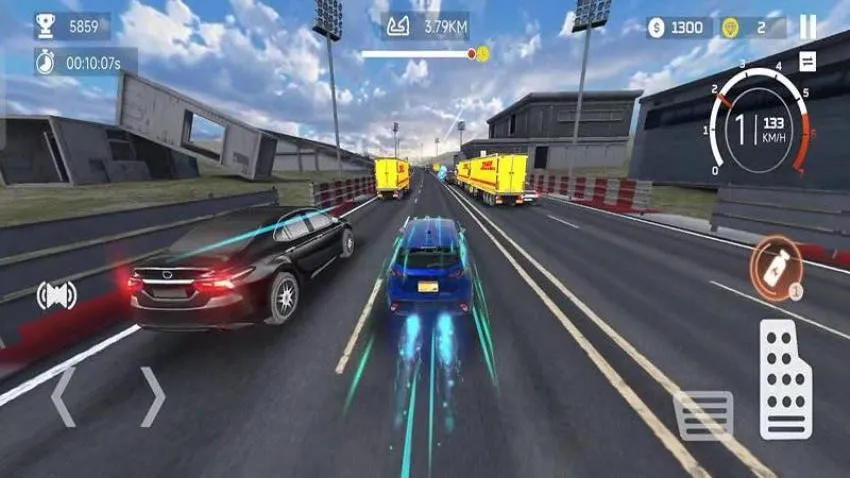Honk the horn button
The width and height of the screenshot is (850, 478).
[x=56, y=295]
